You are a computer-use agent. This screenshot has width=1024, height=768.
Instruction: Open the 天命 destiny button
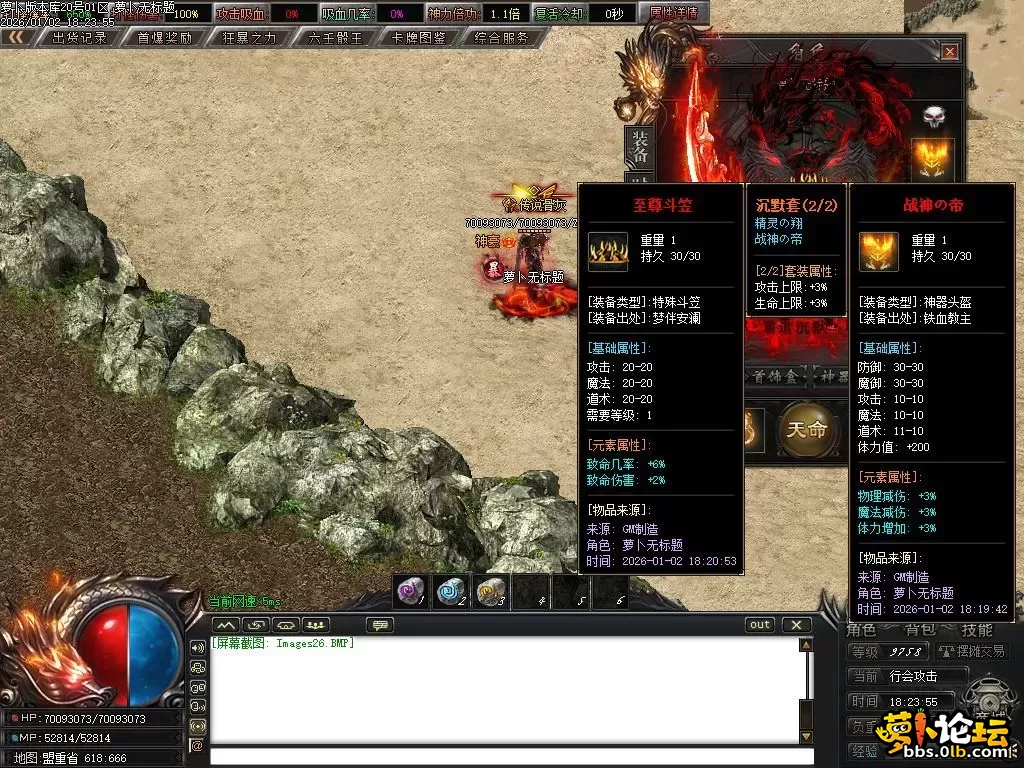(807, 430)
